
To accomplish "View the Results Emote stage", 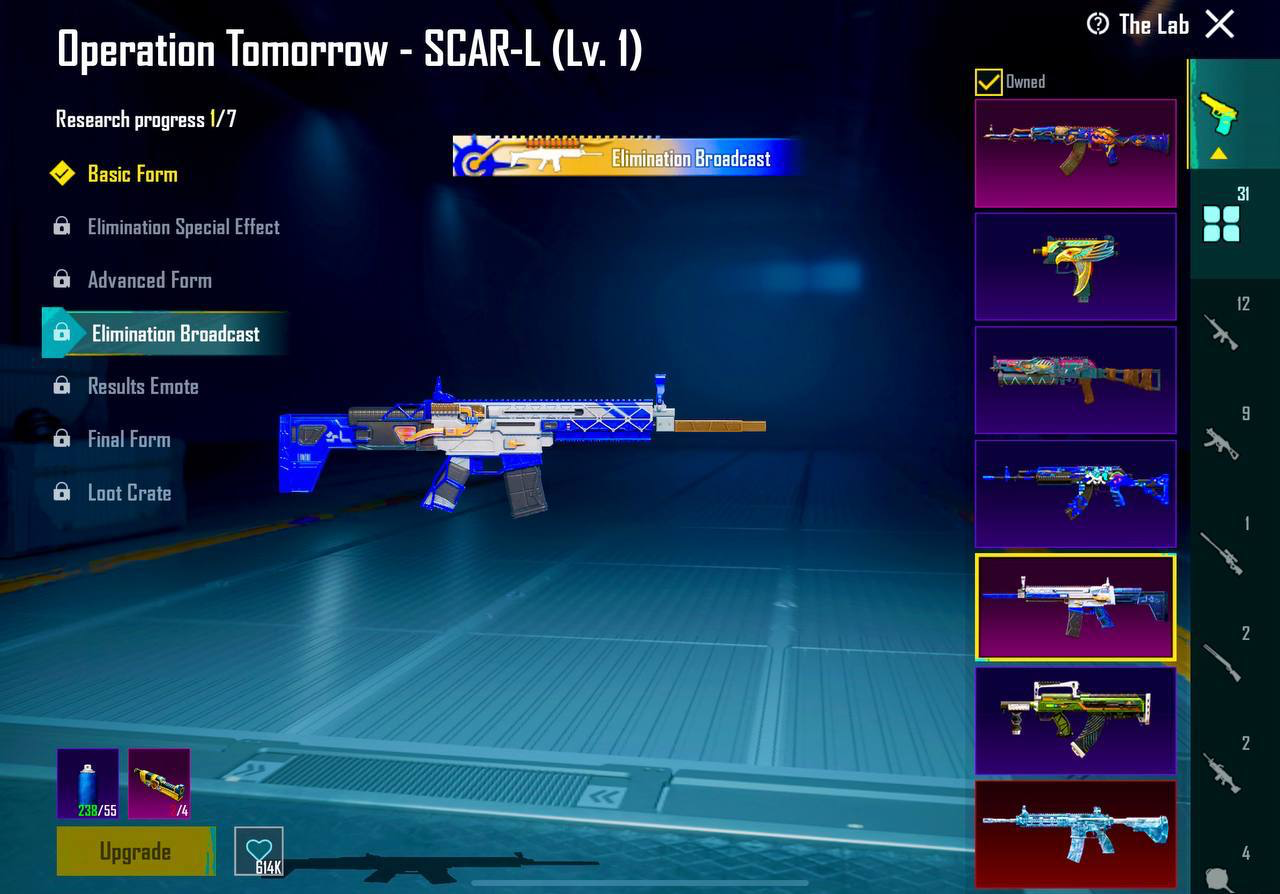I will tap(143, 386).
